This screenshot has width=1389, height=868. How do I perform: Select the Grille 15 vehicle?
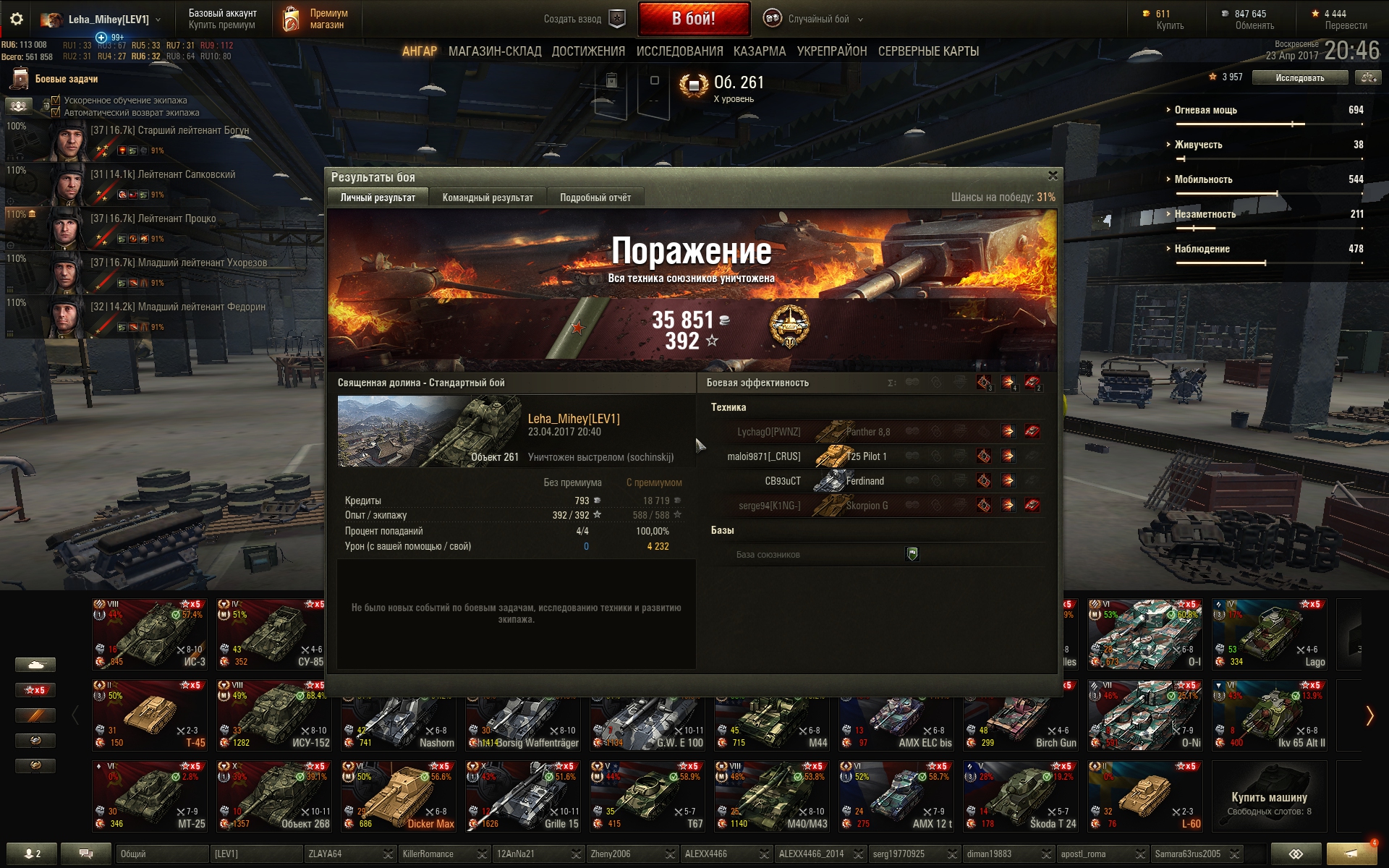523,796
